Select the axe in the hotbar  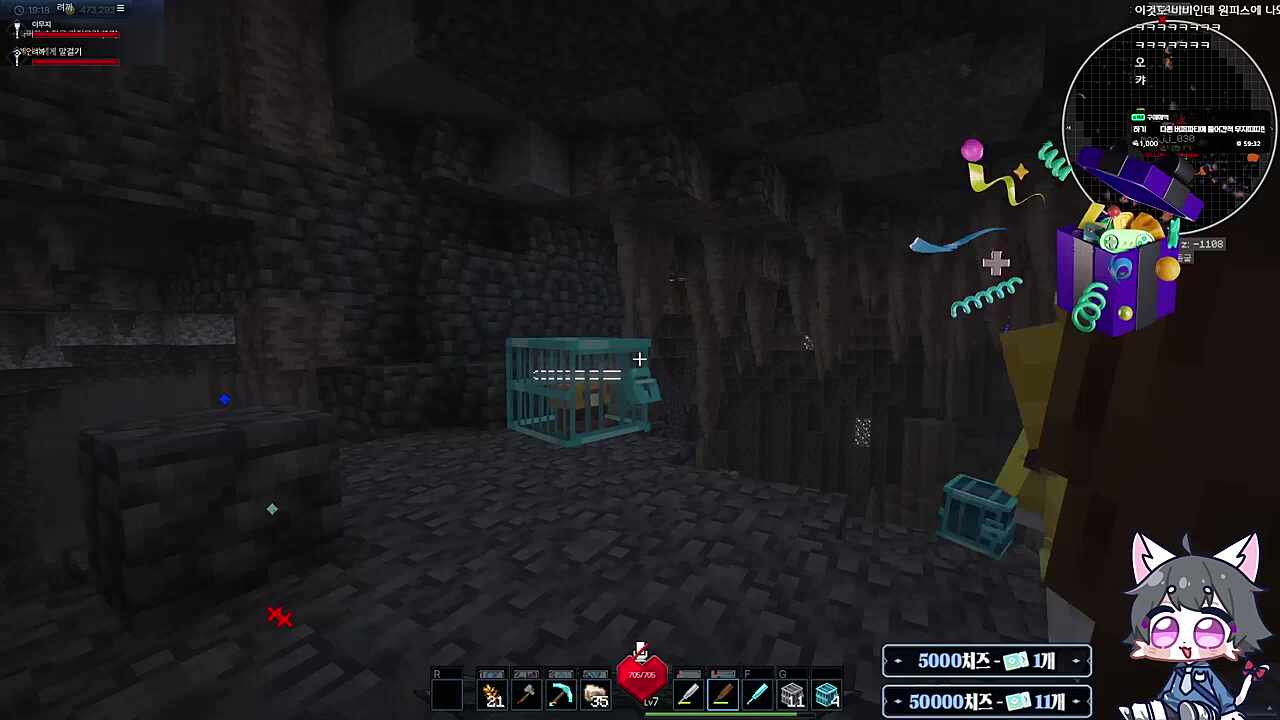point(525,693)
